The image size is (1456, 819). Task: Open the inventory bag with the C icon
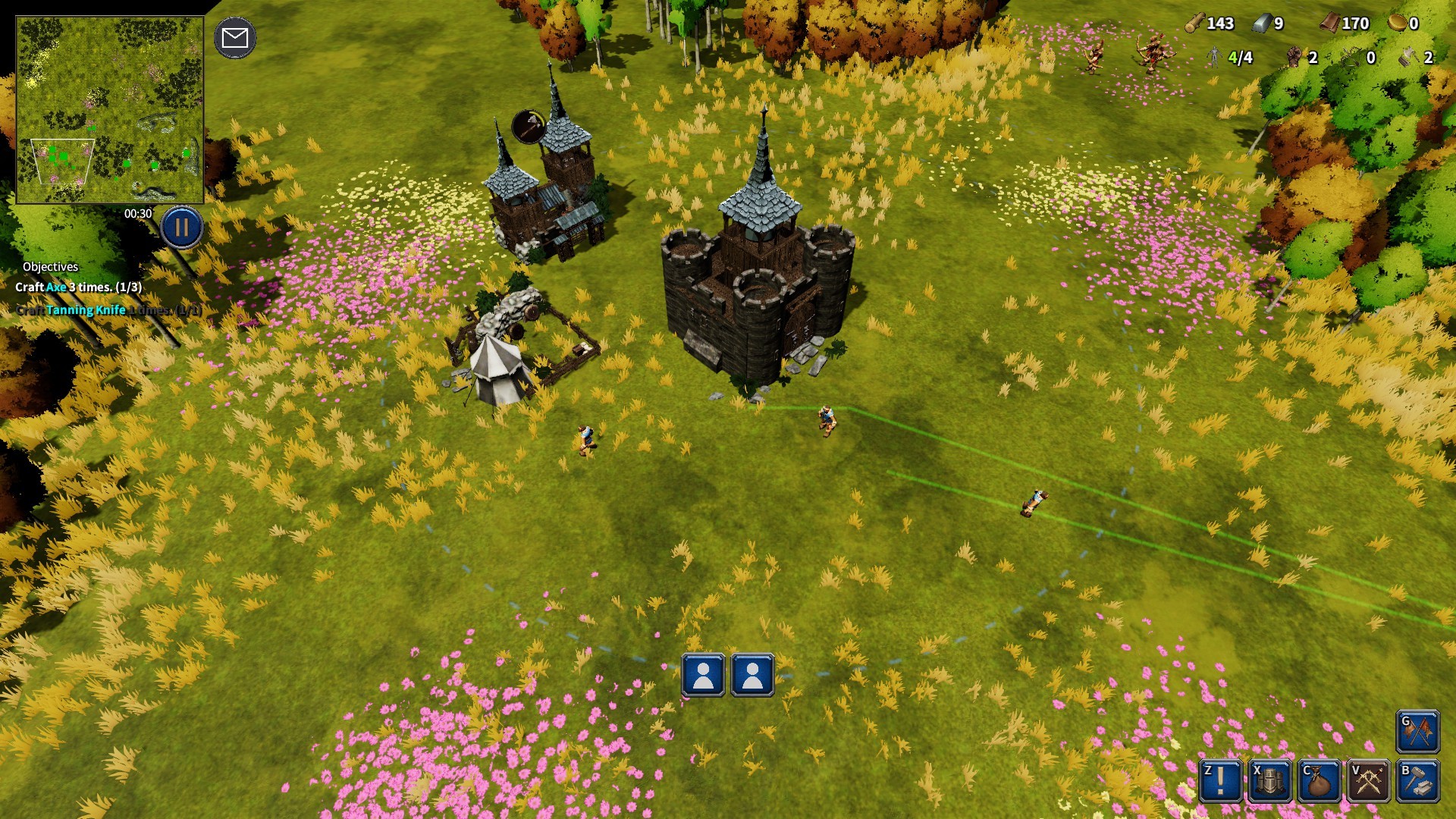coord(1319,782)
